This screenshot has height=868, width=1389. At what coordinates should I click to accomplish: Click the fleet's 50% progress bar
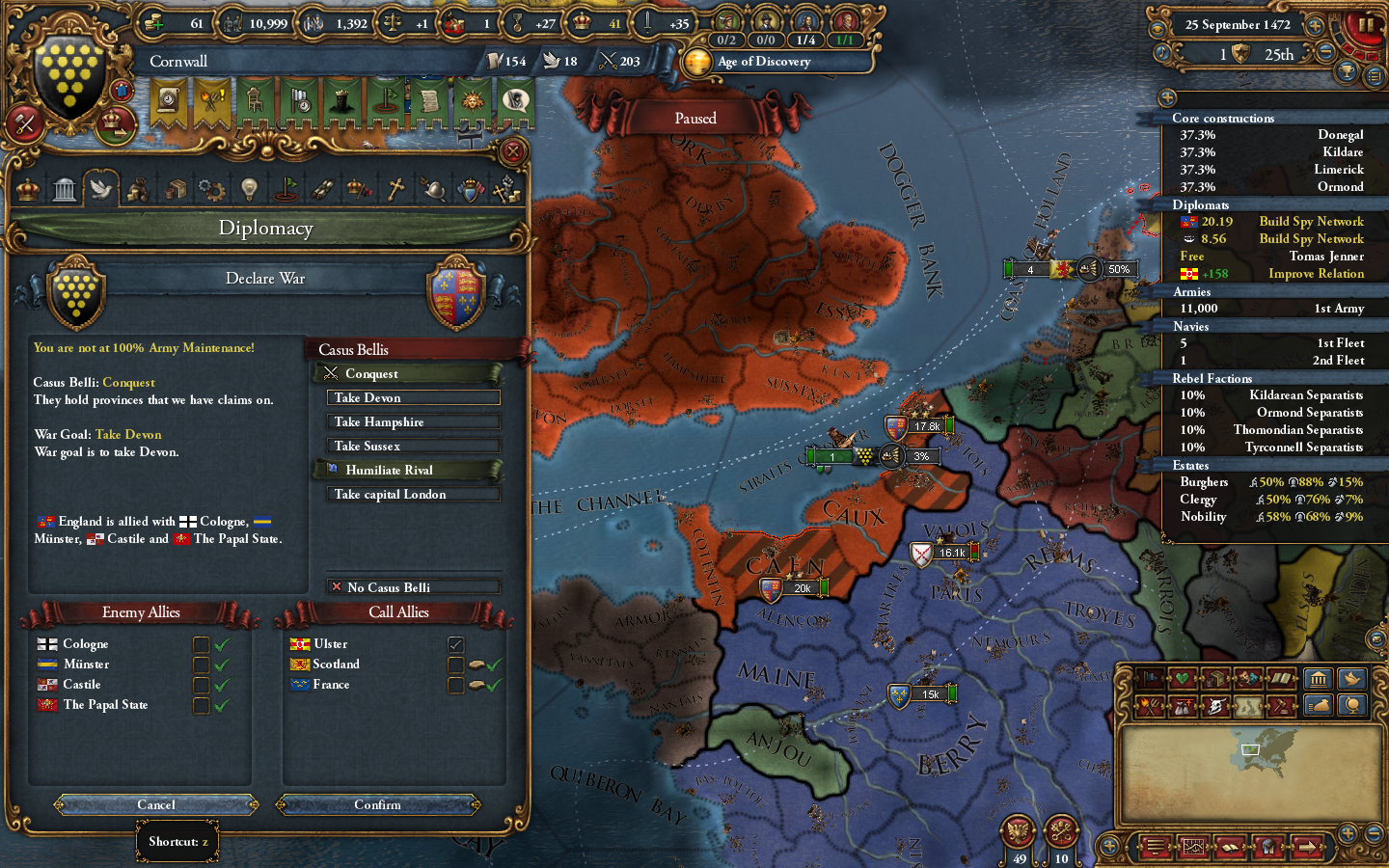pos(1117,269)
